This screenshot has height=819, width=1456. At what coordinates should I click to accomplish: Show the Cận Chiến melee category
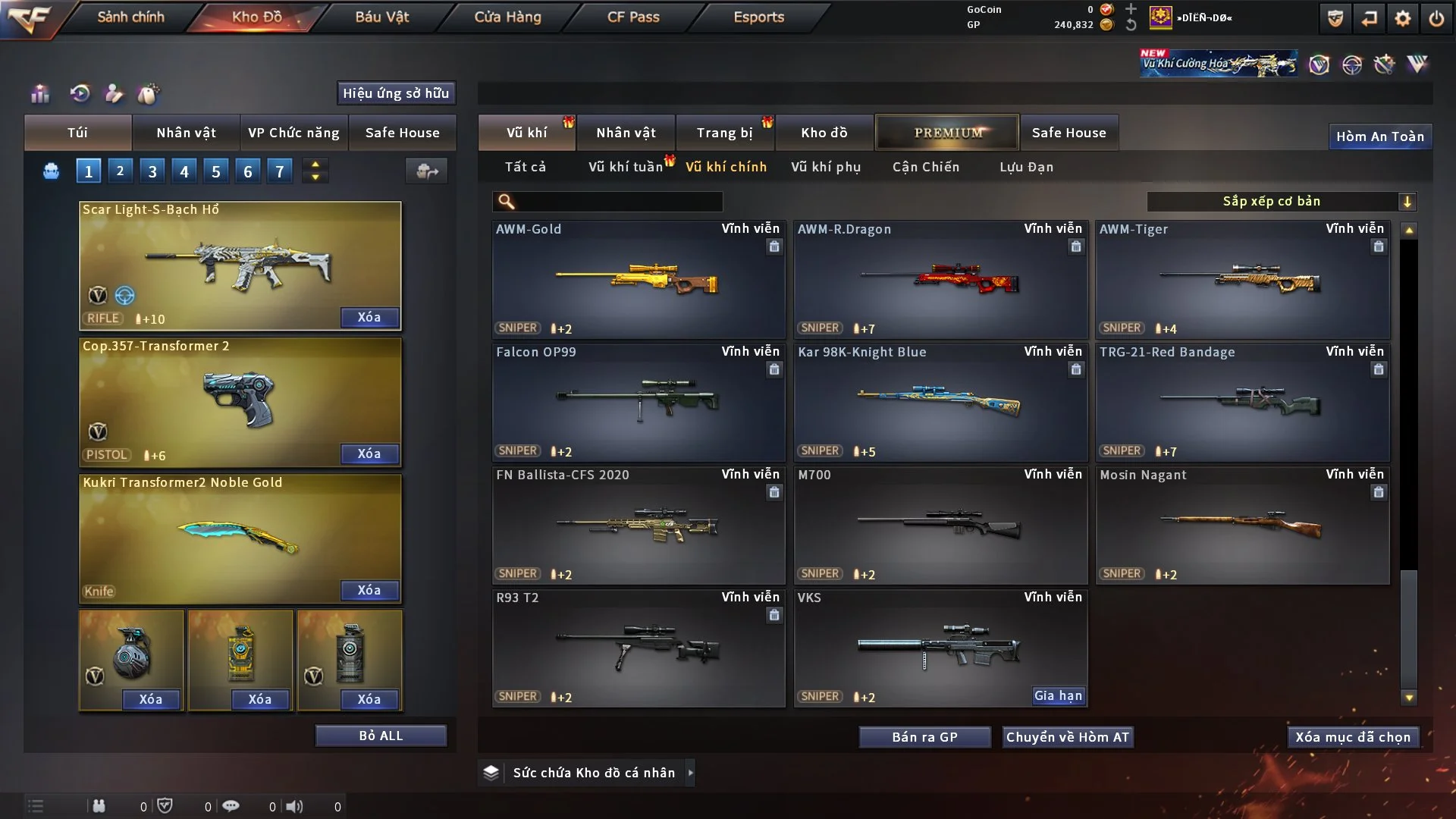coord(926,167)
